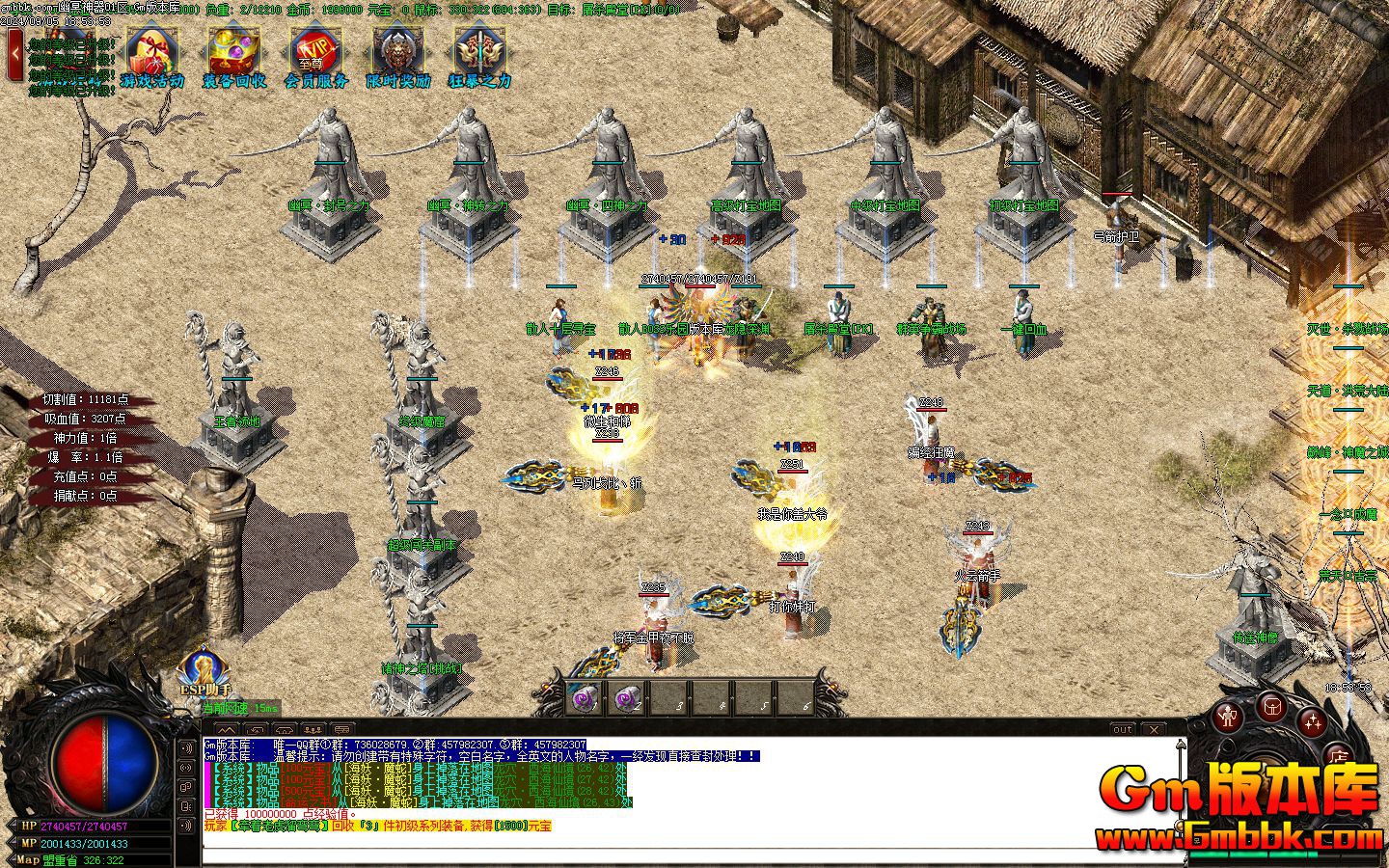Open the 庫 round button on the dragon orb
Screen dimensions: 1389x868
(x=1338, y=755)
